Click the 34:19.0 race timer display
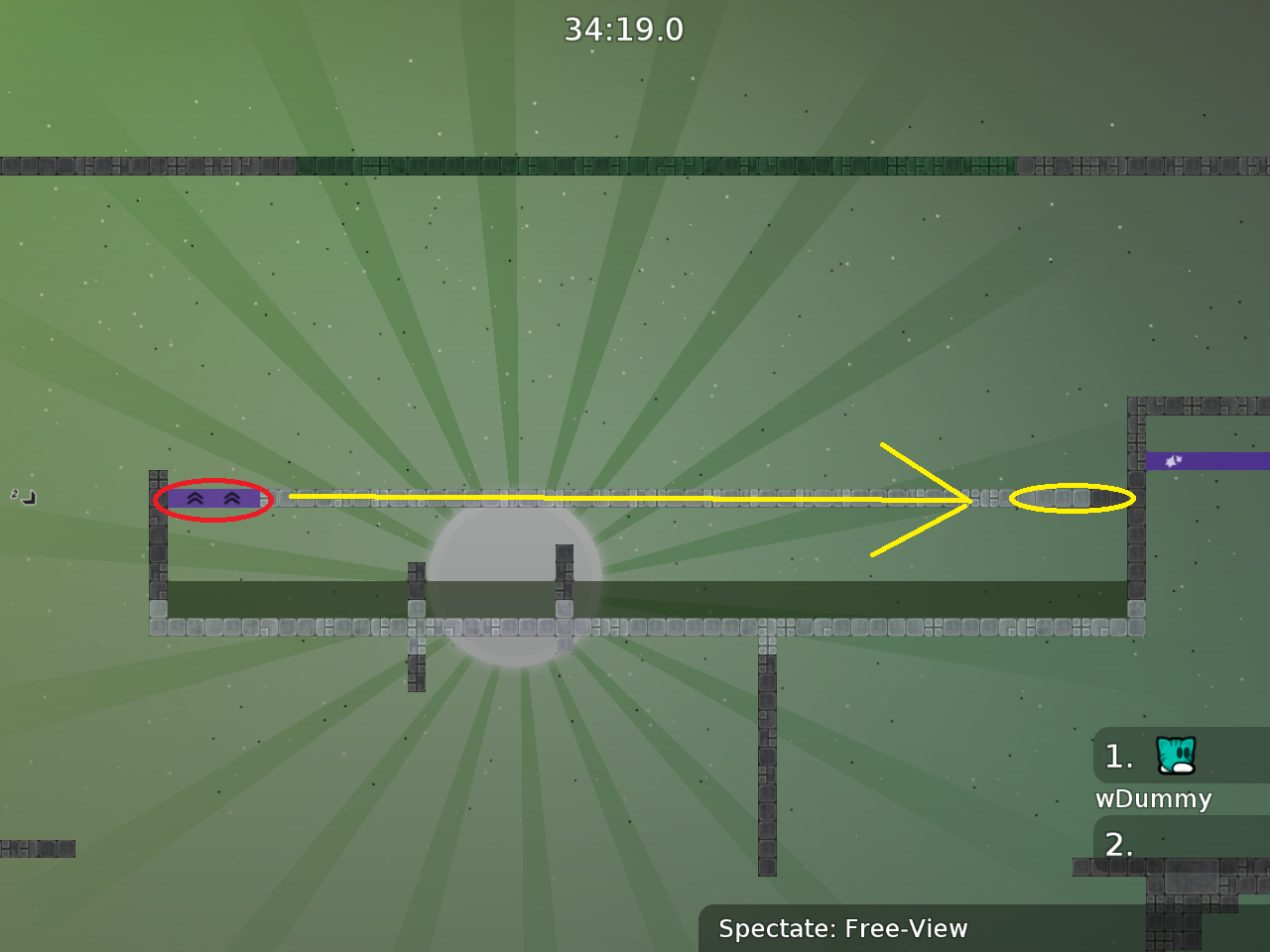1270x952 pixels. click(x=624, y=29)
